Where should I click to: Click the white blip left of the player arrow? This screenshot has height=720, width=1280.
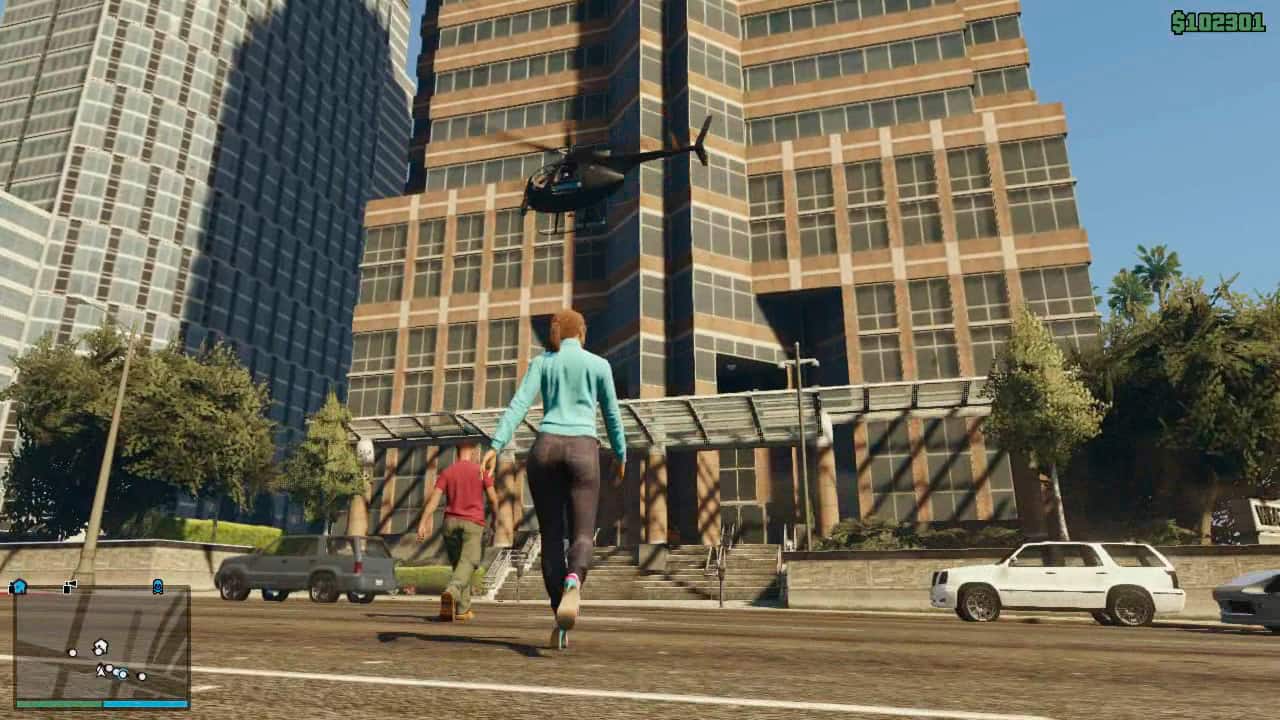click(x=72, y=651)
